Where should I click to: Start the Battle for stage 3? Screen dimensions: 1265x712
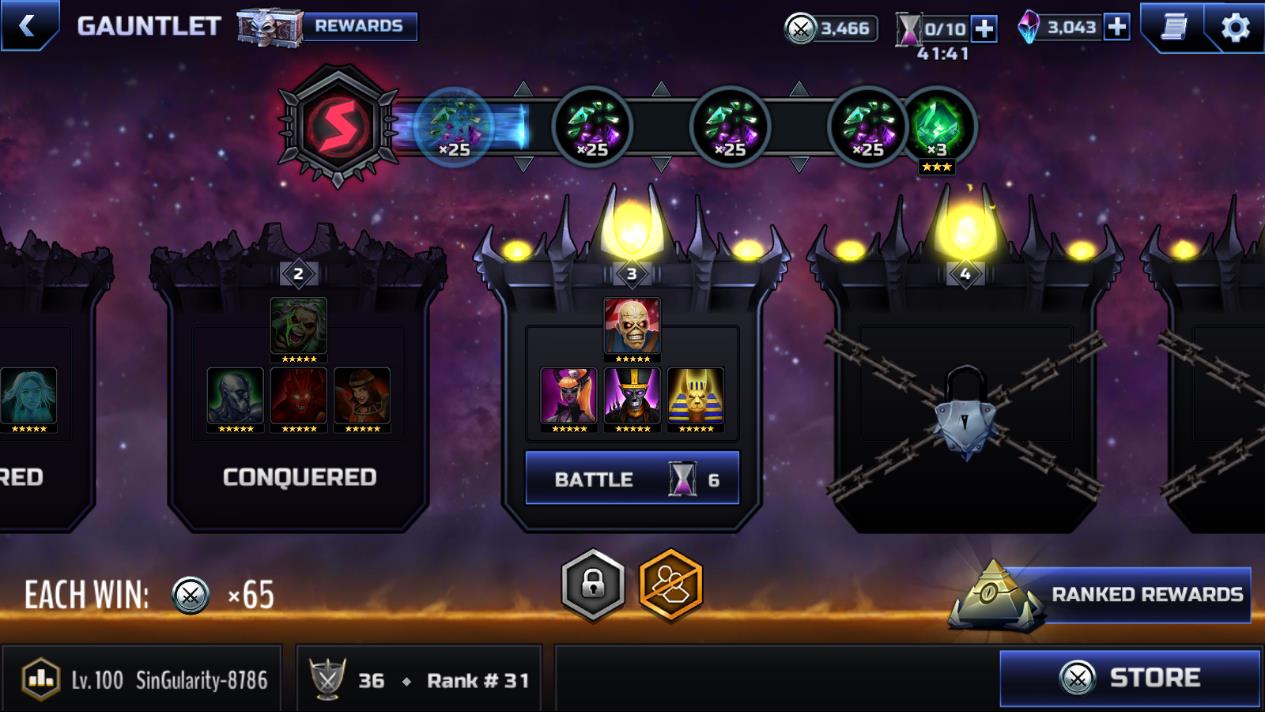point(632,479)
